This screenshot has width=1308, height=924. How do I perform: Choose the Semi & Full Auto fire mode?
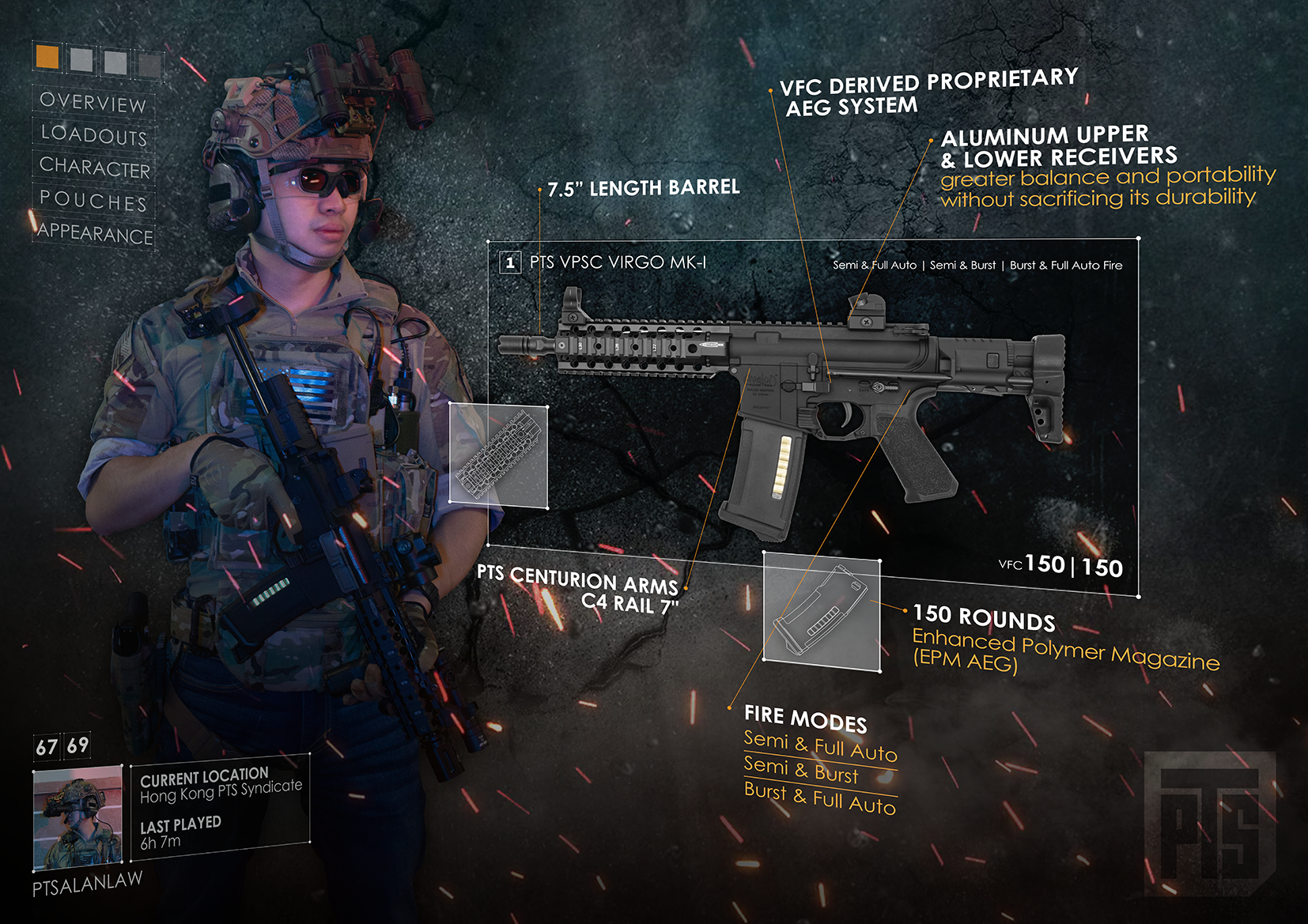820,748
